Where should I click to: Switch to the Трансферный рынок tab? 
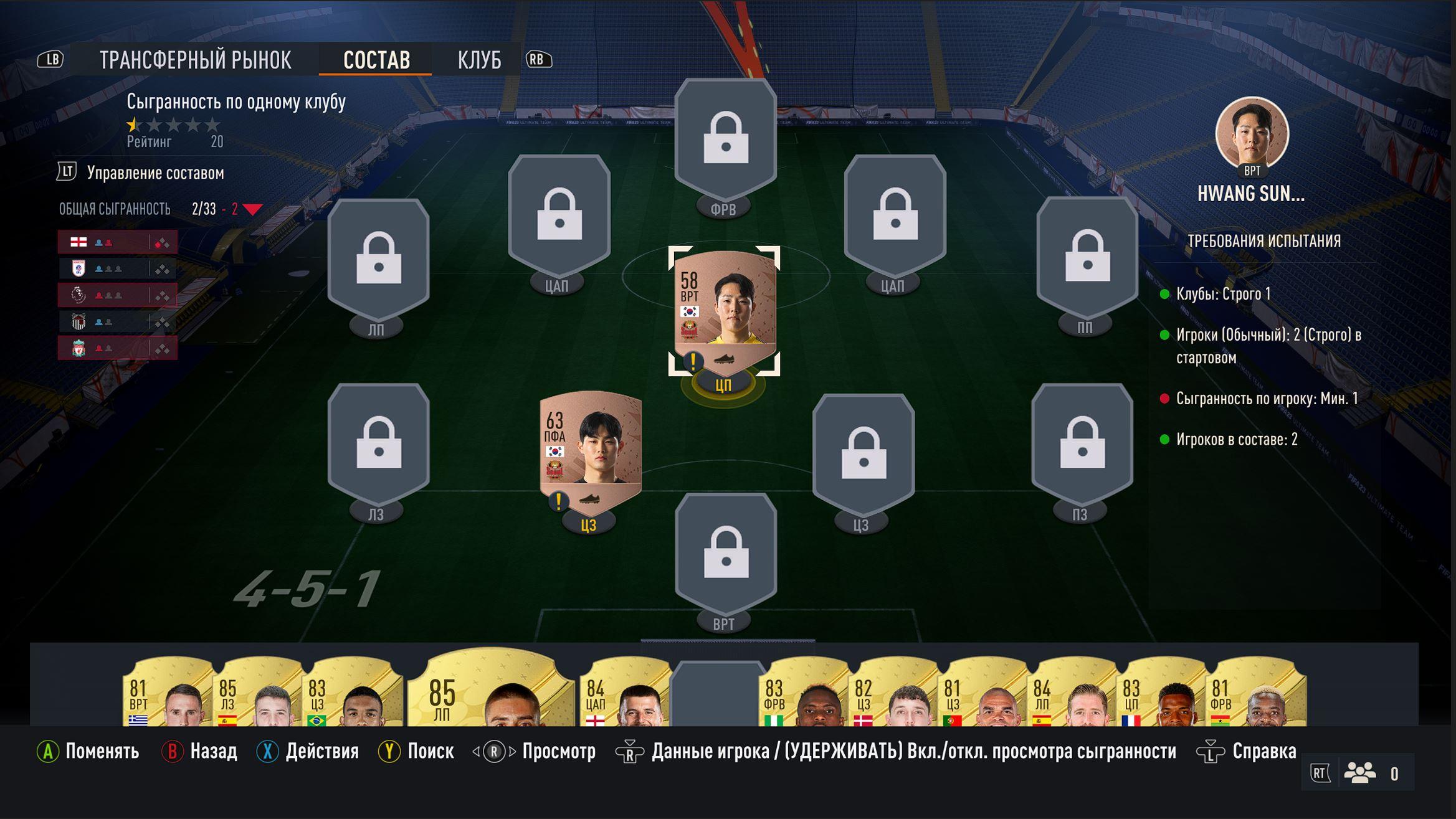pos(195,60)
